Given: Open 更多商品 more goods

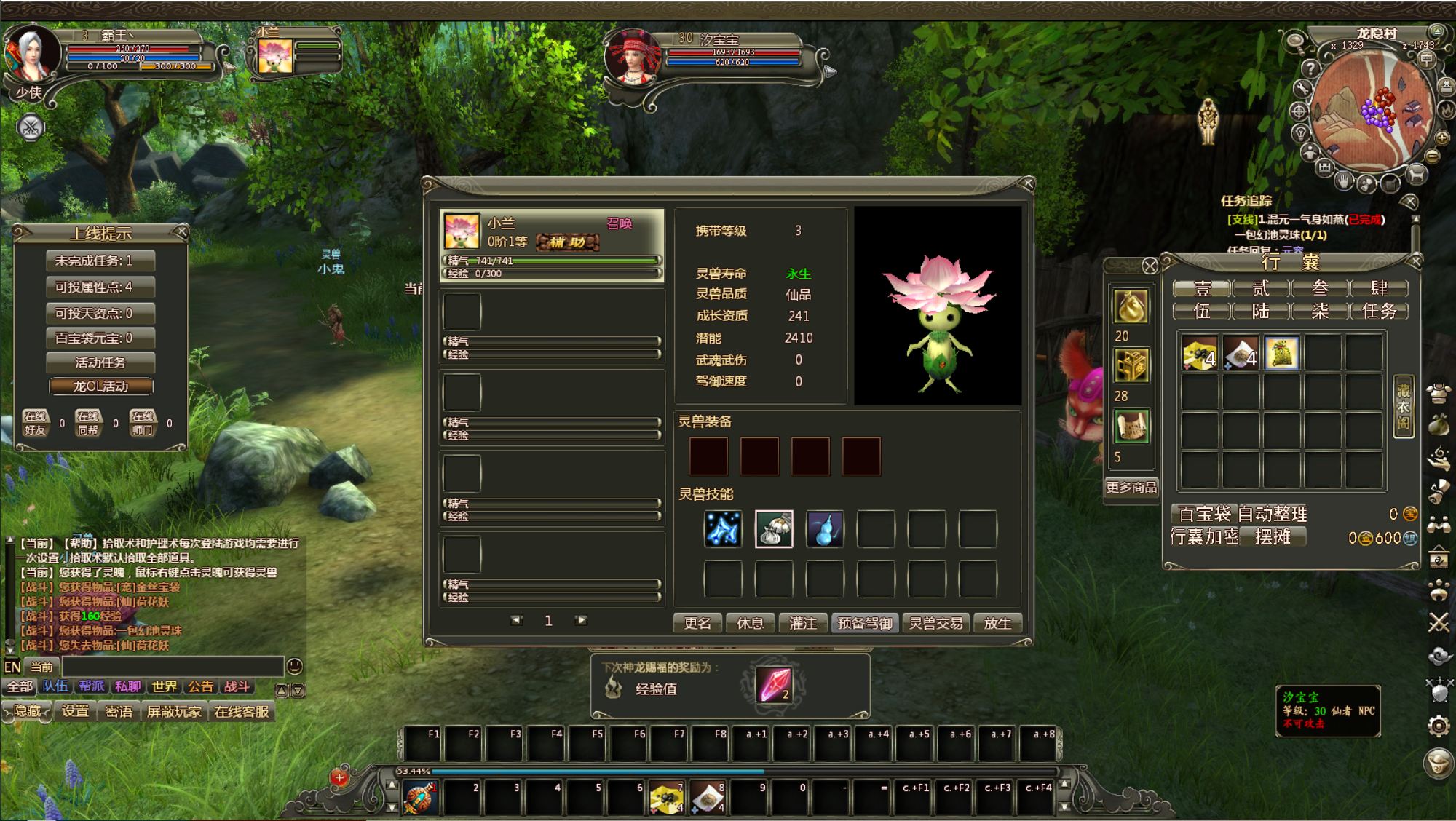Looking at the screenshot, I should pyautogui.click(x=1131, y=487).
